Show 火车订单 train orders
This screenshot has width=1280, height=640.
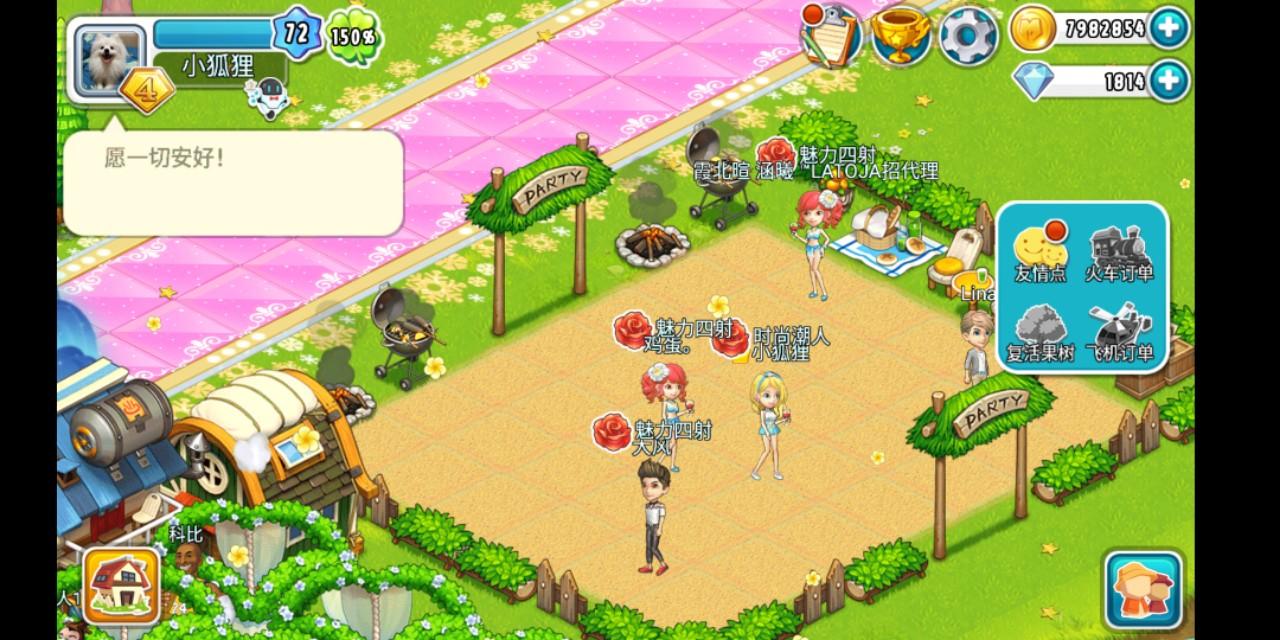pyautogui.click(x=1119, y=252)
